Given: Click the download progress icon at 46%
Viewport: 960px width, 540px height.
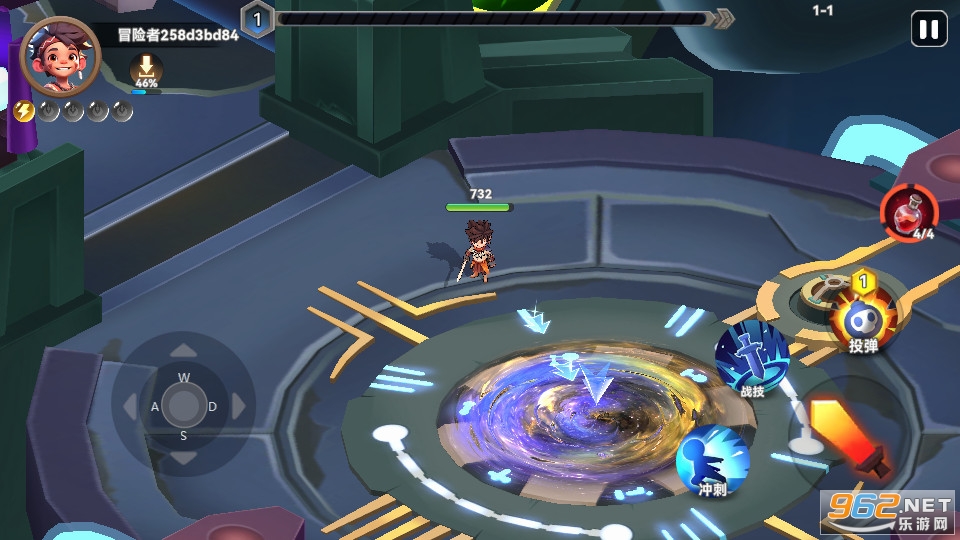Looking at the screenshot, I should pyautogui.click(x=146, y=70).
